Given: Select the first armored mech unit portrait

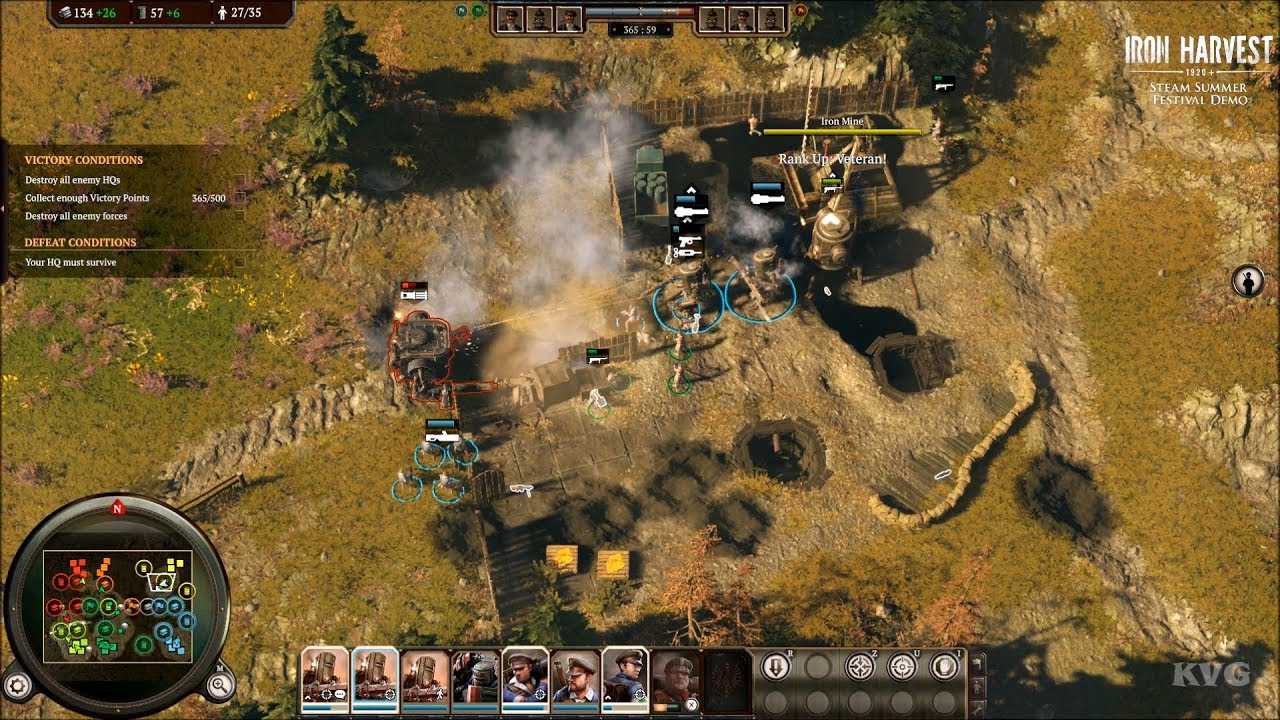Looking at the screenshot, I should [x=325, y=678].
